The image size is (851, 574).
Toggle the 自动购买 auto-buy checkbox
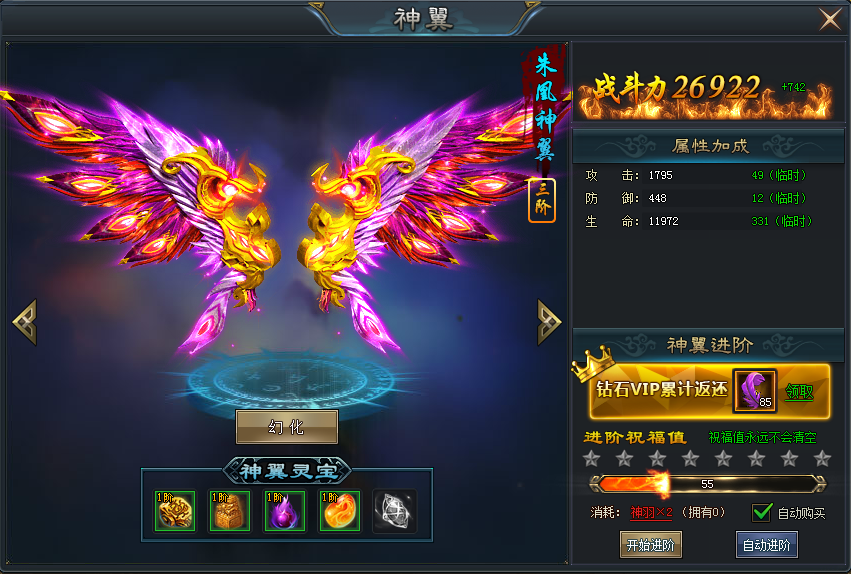[x=763, y=512]
